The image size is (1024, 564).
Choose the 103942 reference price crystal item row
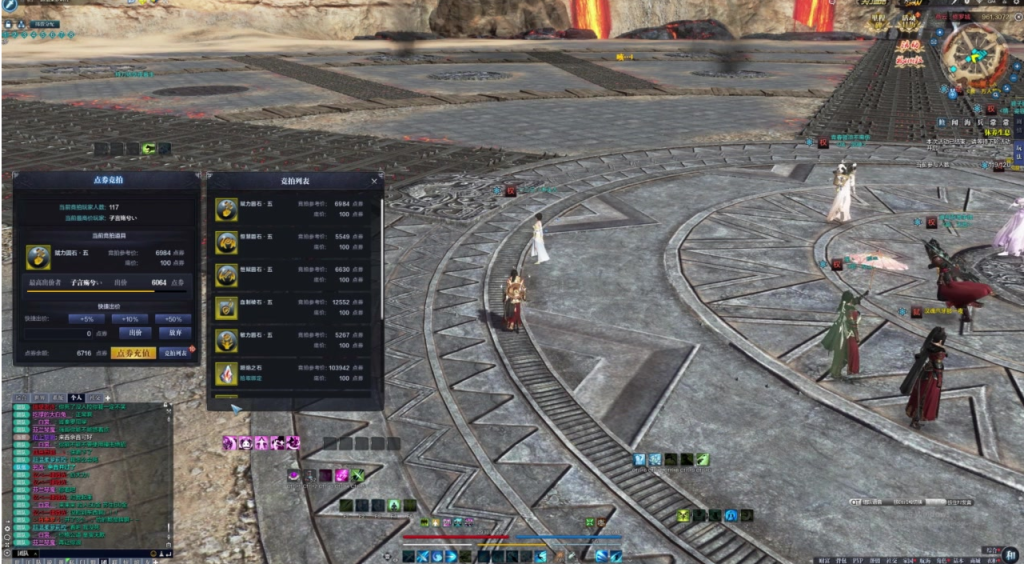coord(295,374)
